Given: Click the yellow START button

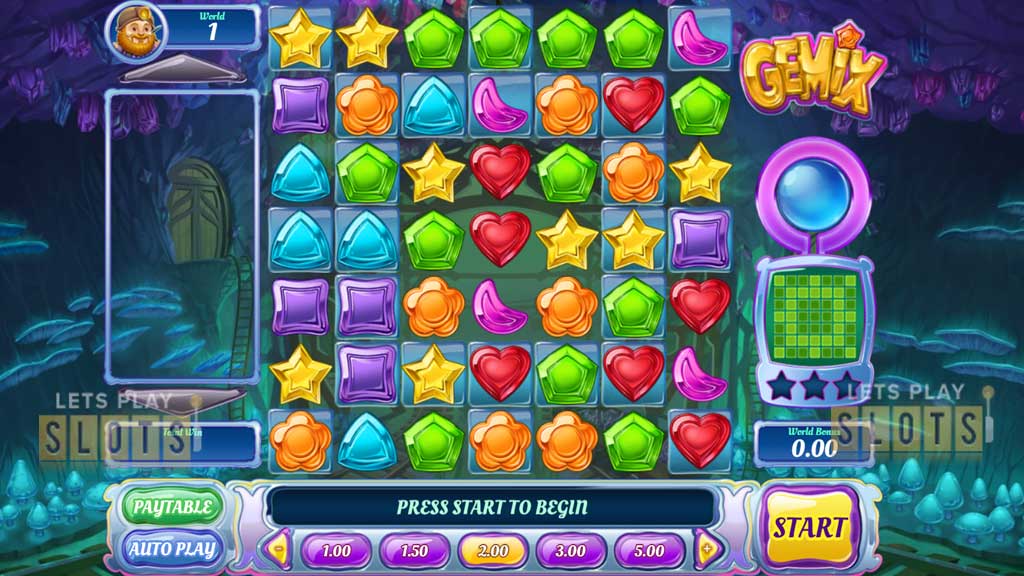Looking at the screenshot, I should [x=807, y=527].
